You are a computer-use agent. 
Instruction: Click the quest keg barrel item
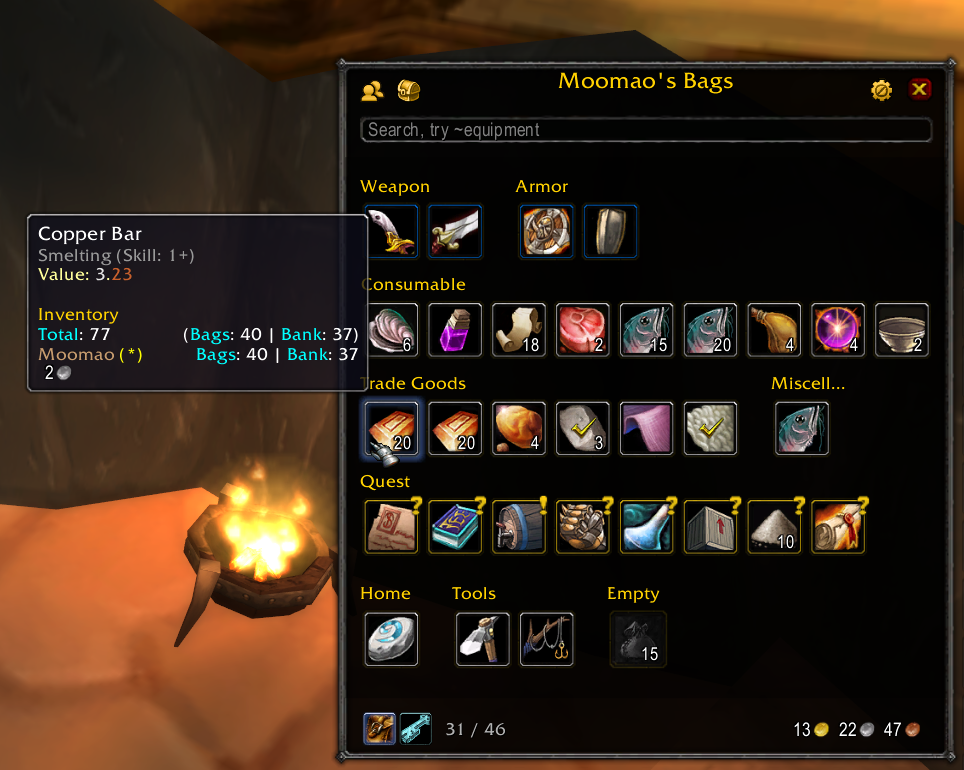519,527
